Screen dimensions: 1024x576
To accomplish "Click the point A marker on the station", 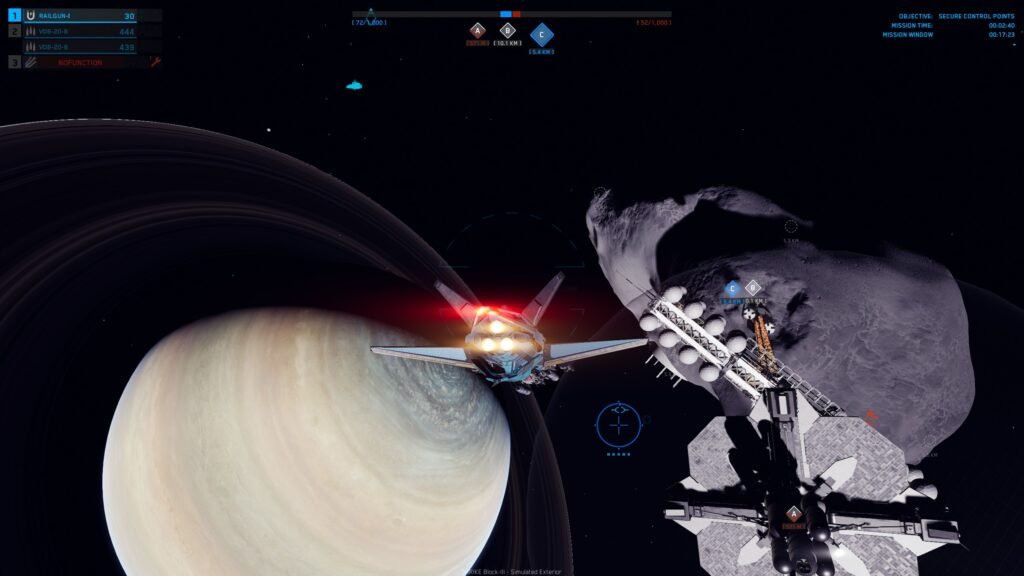I will pyautogui.click(x=793, y=514).
